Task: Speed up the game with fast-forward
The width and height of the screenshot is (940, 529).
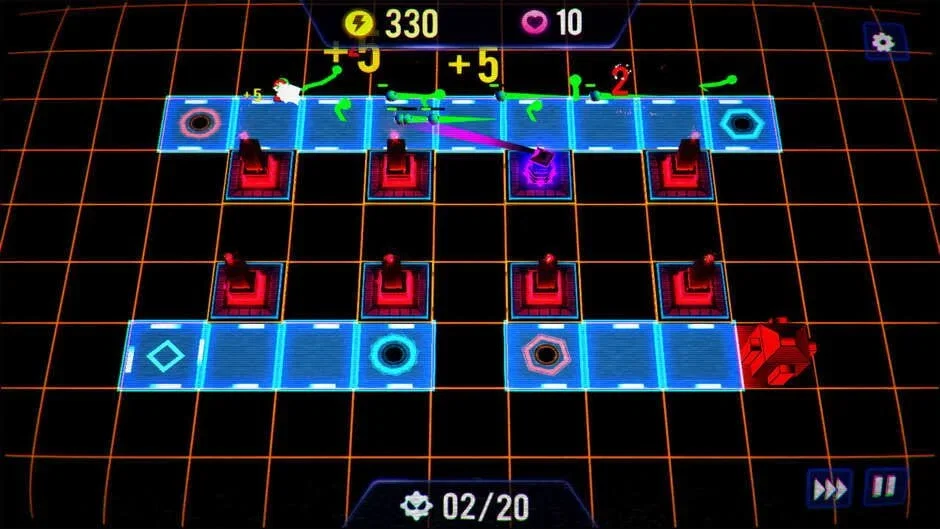Action: 830,488
